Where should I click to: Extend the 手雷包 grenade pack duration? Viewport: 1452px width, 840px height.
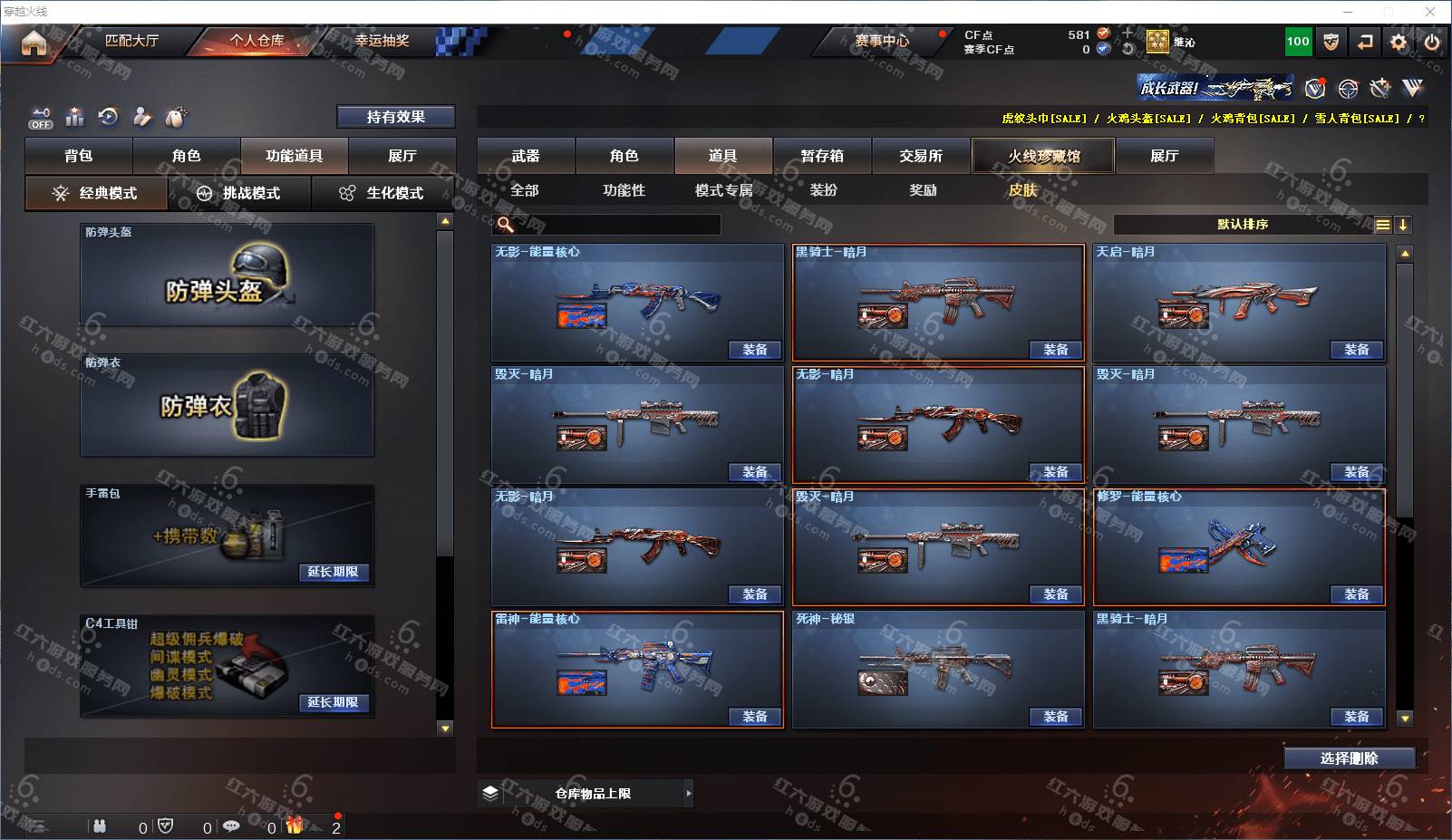coord(333,572)
